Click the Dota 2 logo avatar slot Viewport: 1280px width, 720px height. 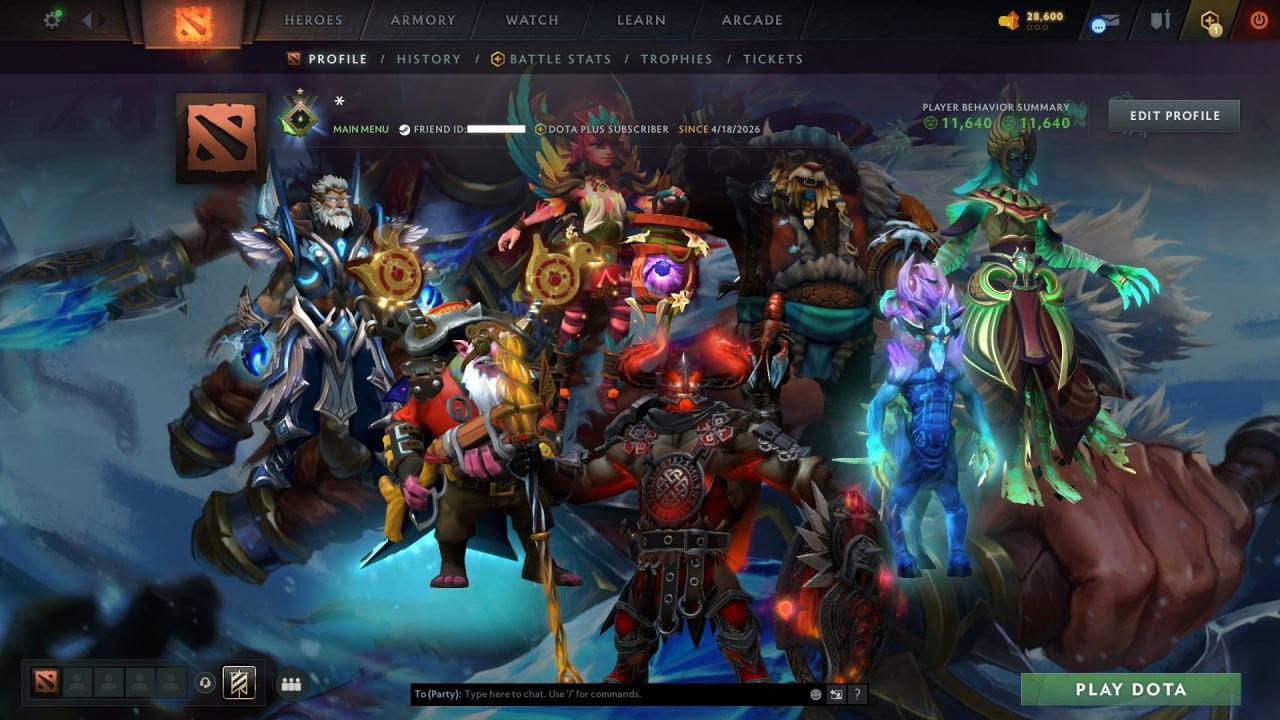point(44,683)
